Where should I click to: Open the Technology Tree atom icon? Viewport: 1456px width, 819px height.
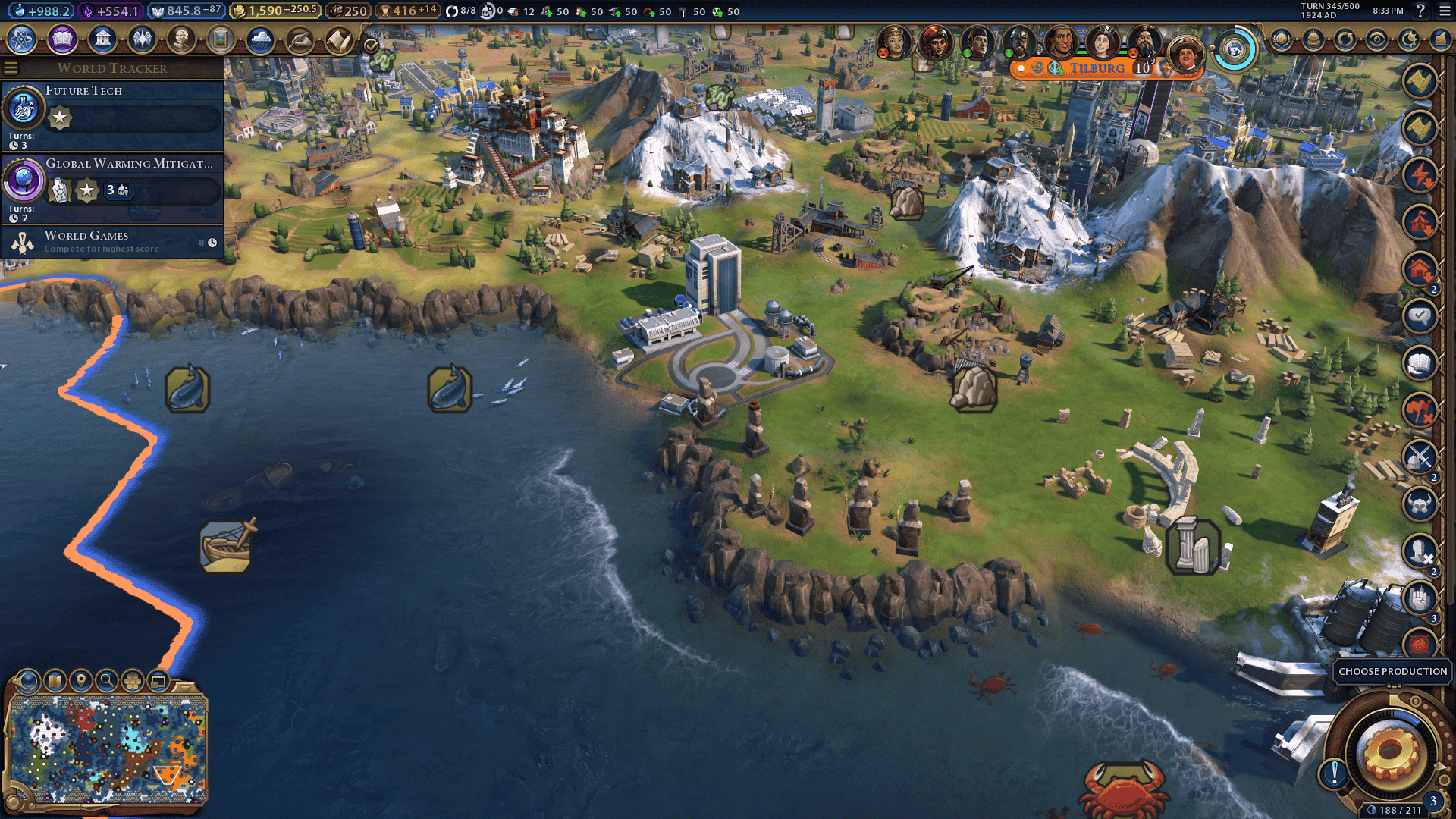22,39
